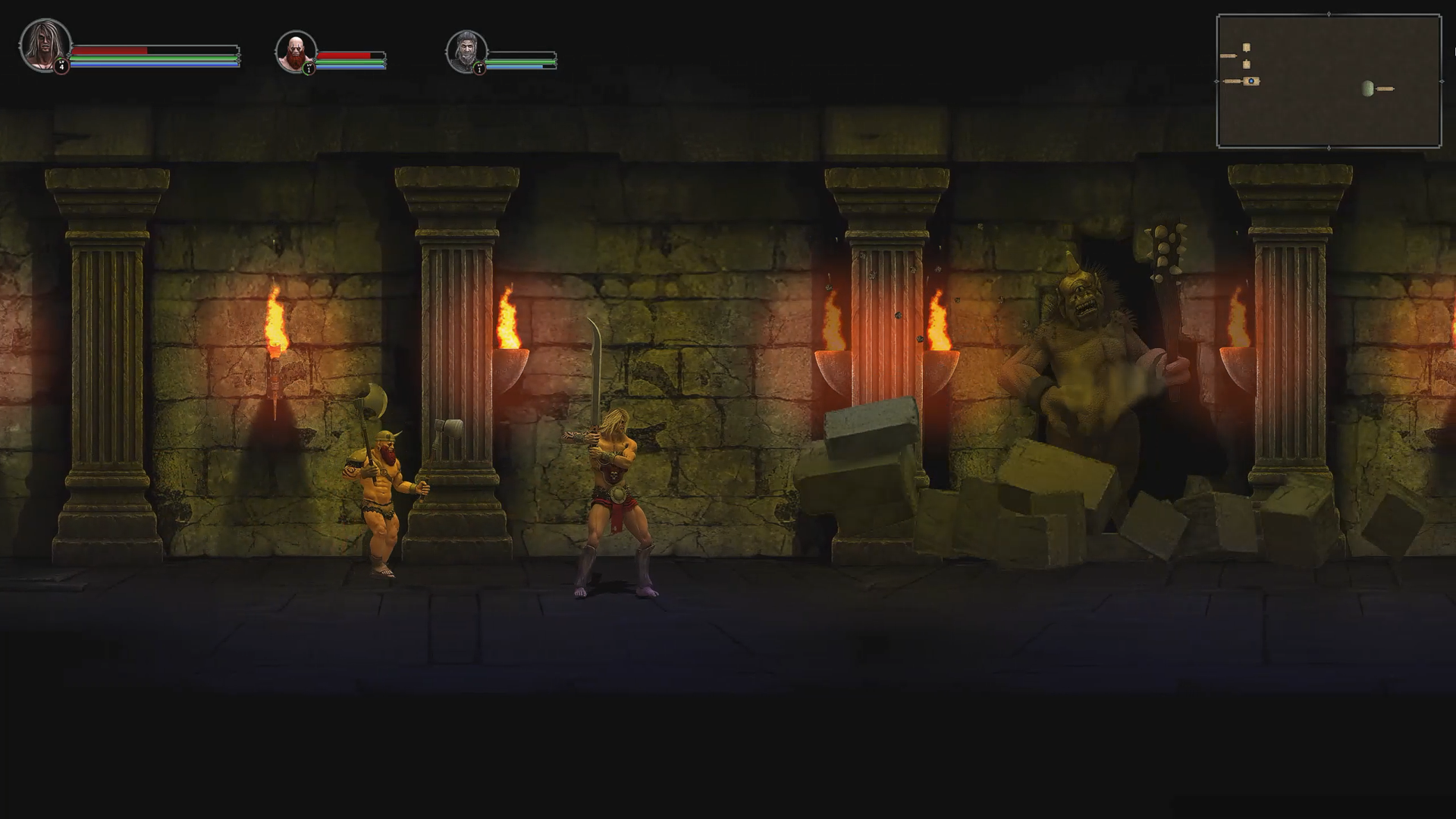Click the upper room icon on the minimap
This screenshot has width=1456, height=819.
coord(1247,48)
